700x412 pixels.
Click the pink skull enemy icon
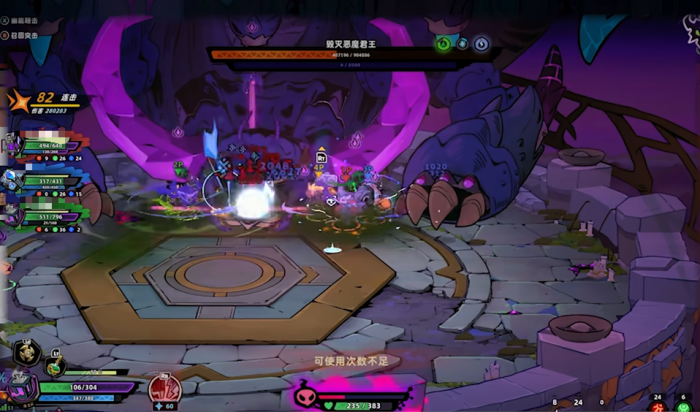click(306, 393)
